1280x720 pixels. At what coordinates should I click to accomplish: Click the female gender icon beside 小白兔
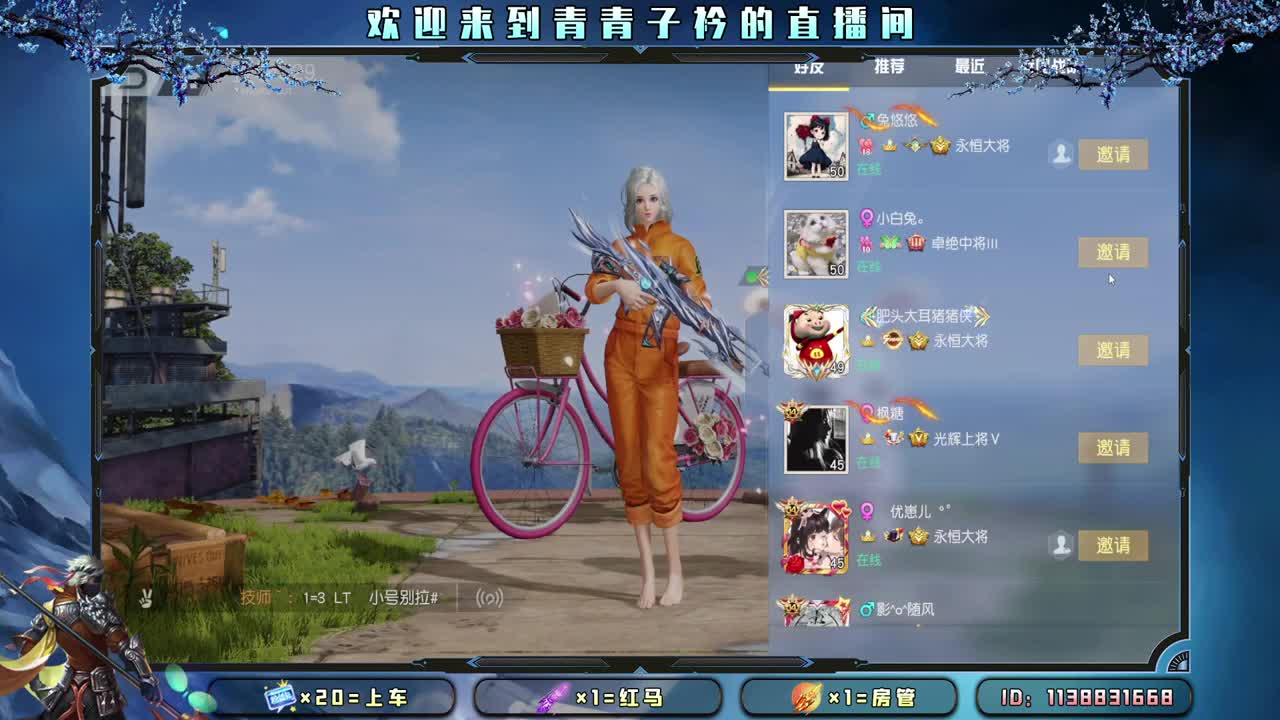(866, 219)
